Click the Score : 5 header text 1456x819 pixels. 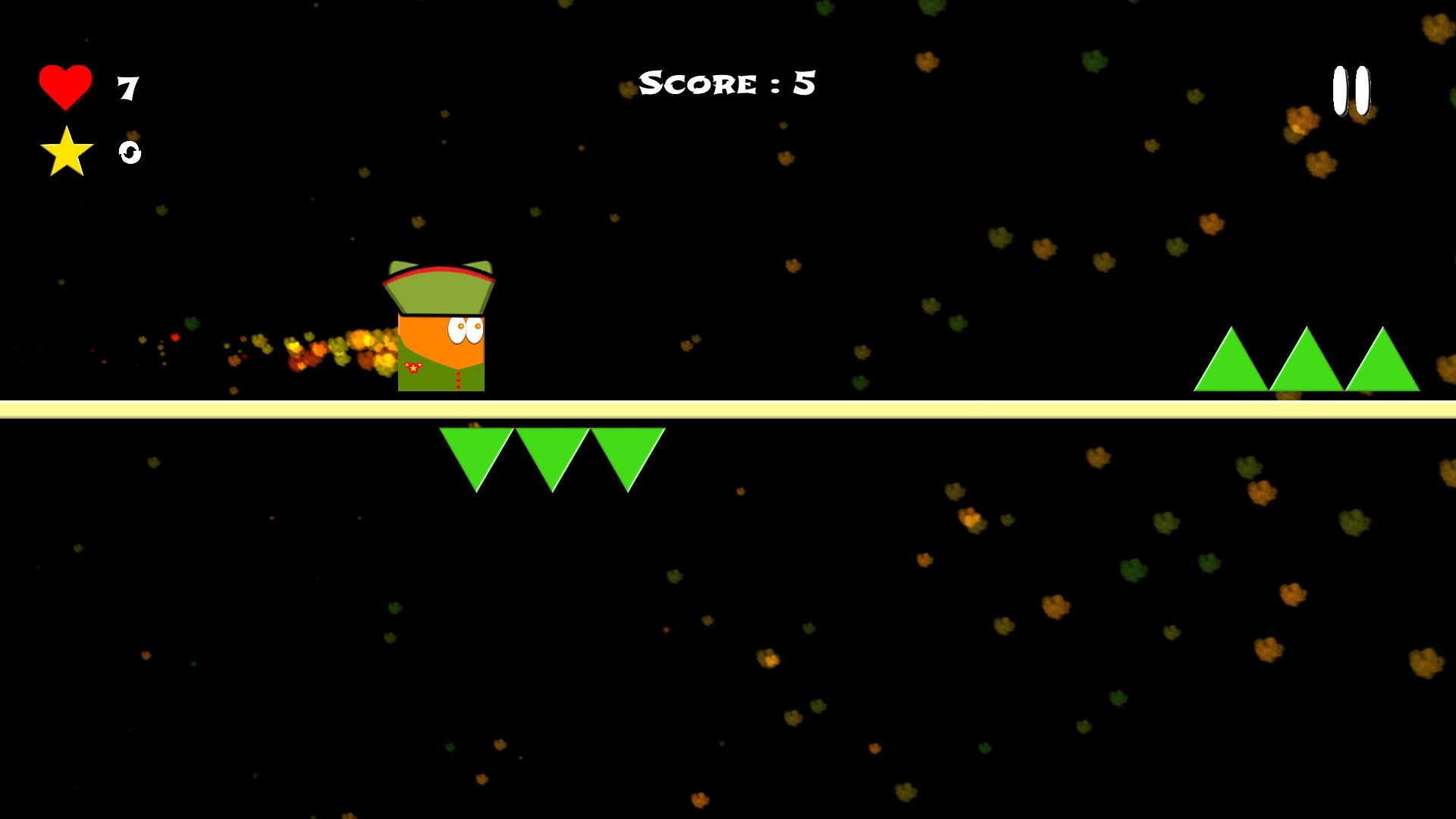coord(726,82)
